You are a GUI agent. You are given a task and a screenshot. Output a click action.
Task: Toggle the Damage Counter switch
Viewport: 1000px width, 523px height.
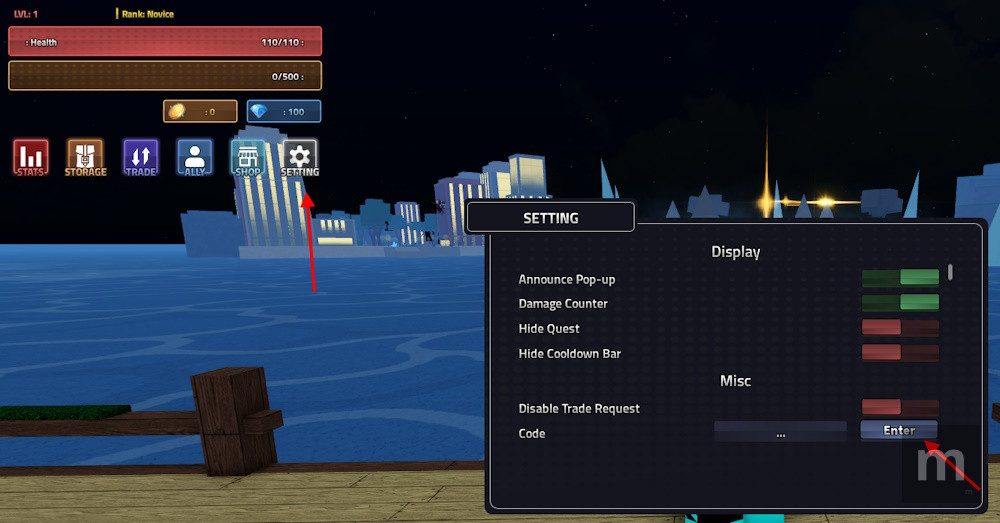(x=900, y=303)
